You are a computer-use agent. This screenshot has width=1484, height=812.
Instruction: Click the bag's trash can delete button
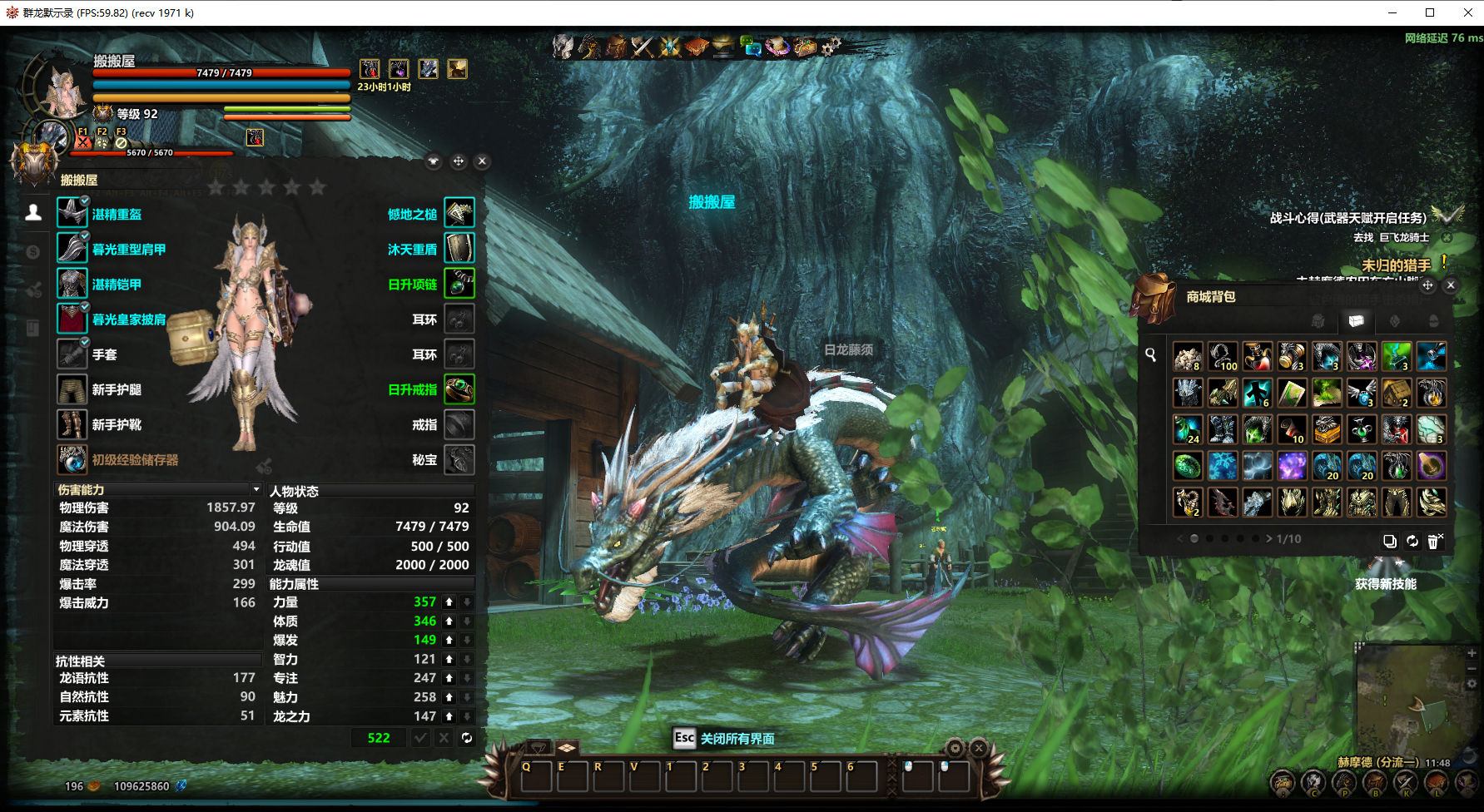(1434, 541)
